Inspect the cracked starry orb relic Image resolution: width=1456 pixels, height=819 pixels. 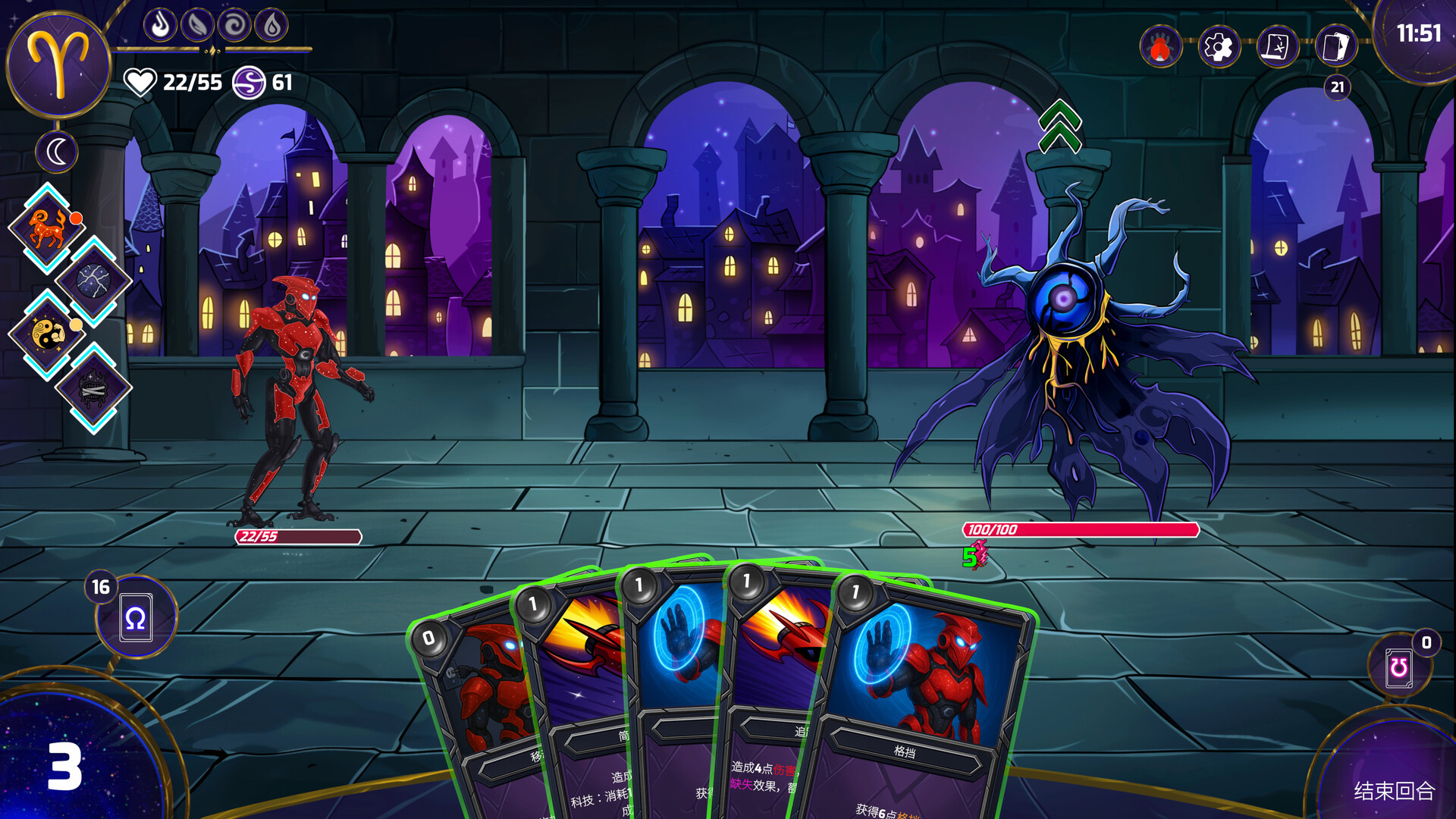(x=93, y=281)
